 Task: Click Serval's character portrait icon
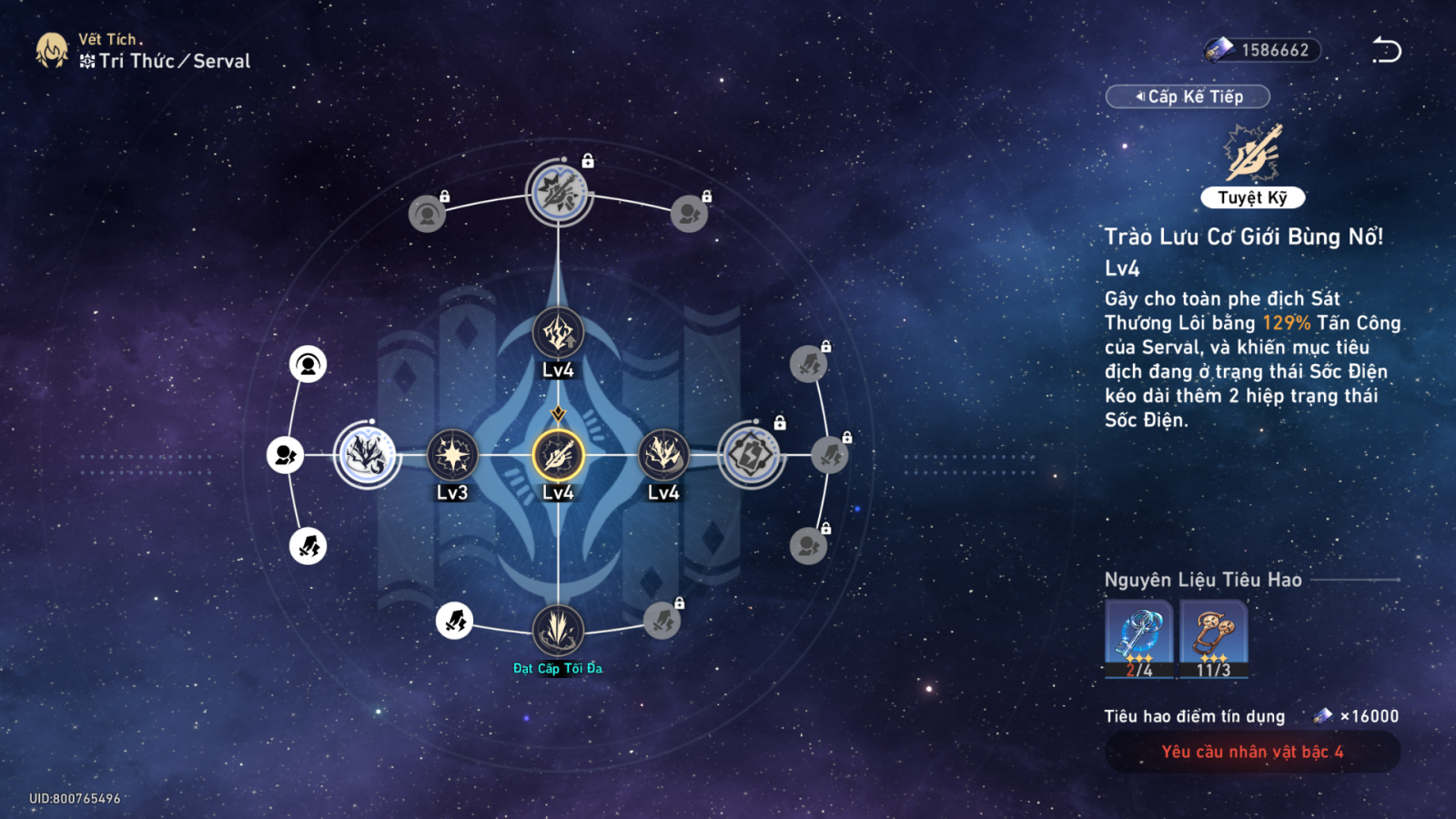(52, 51)
